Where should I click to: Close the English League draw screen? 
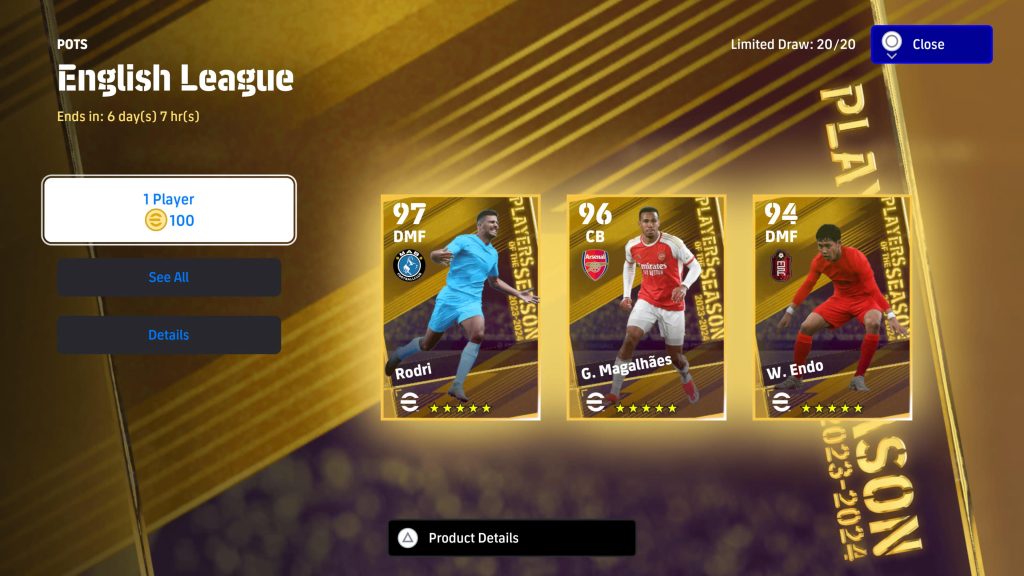coord(931,45)
